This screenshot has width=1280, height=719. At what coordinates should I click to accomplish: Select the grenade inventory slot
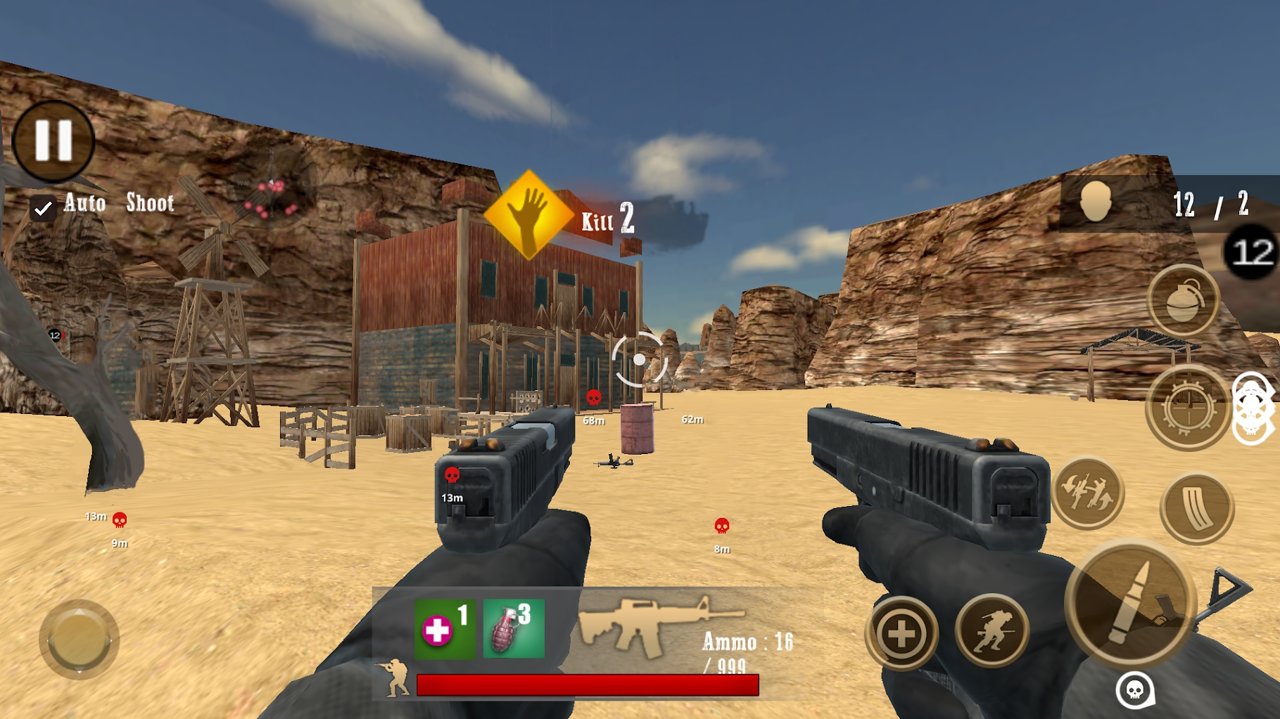point(514,629)
